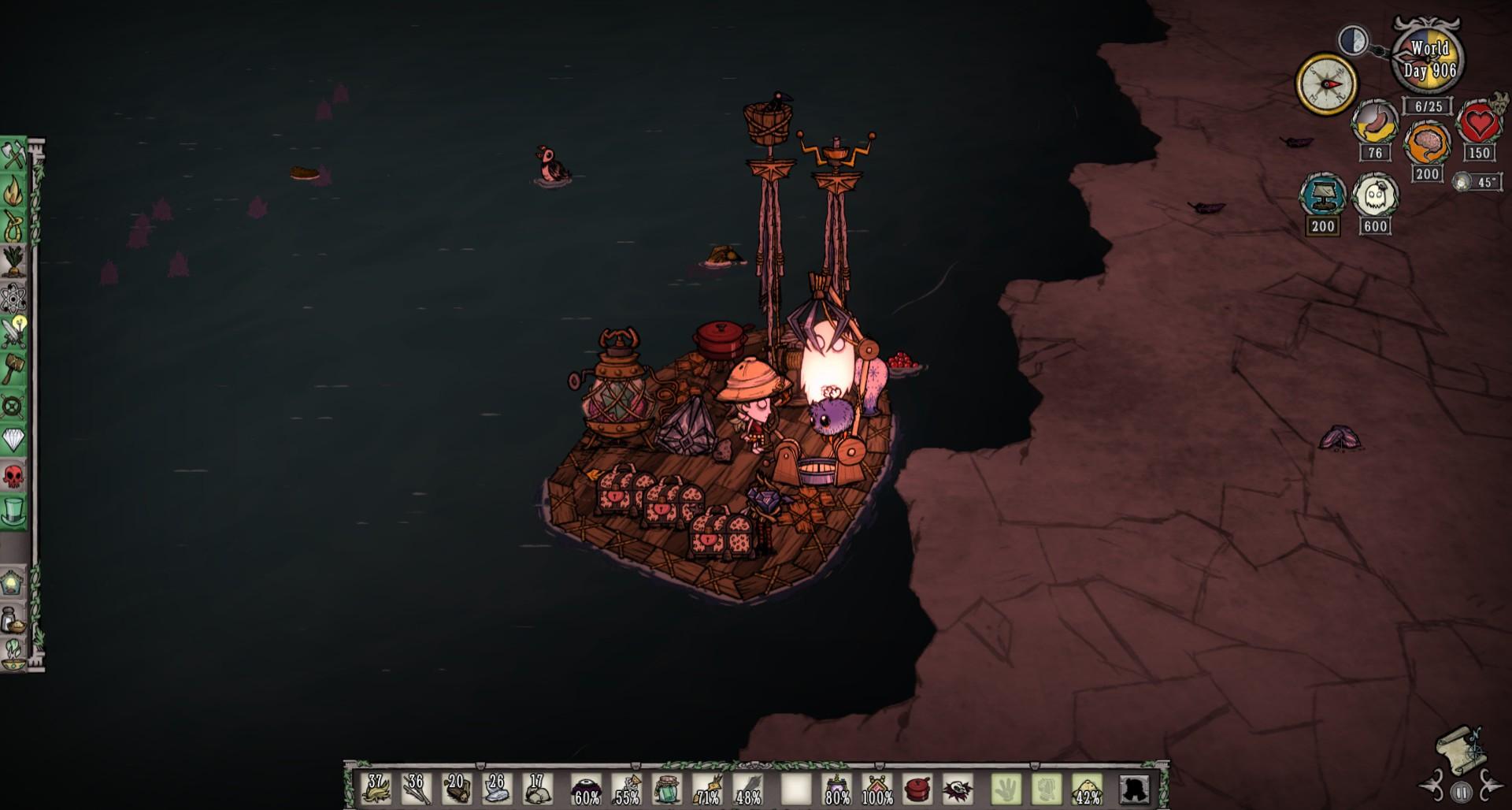
Task: Select the green jar item
Action: tap(667, 789)
